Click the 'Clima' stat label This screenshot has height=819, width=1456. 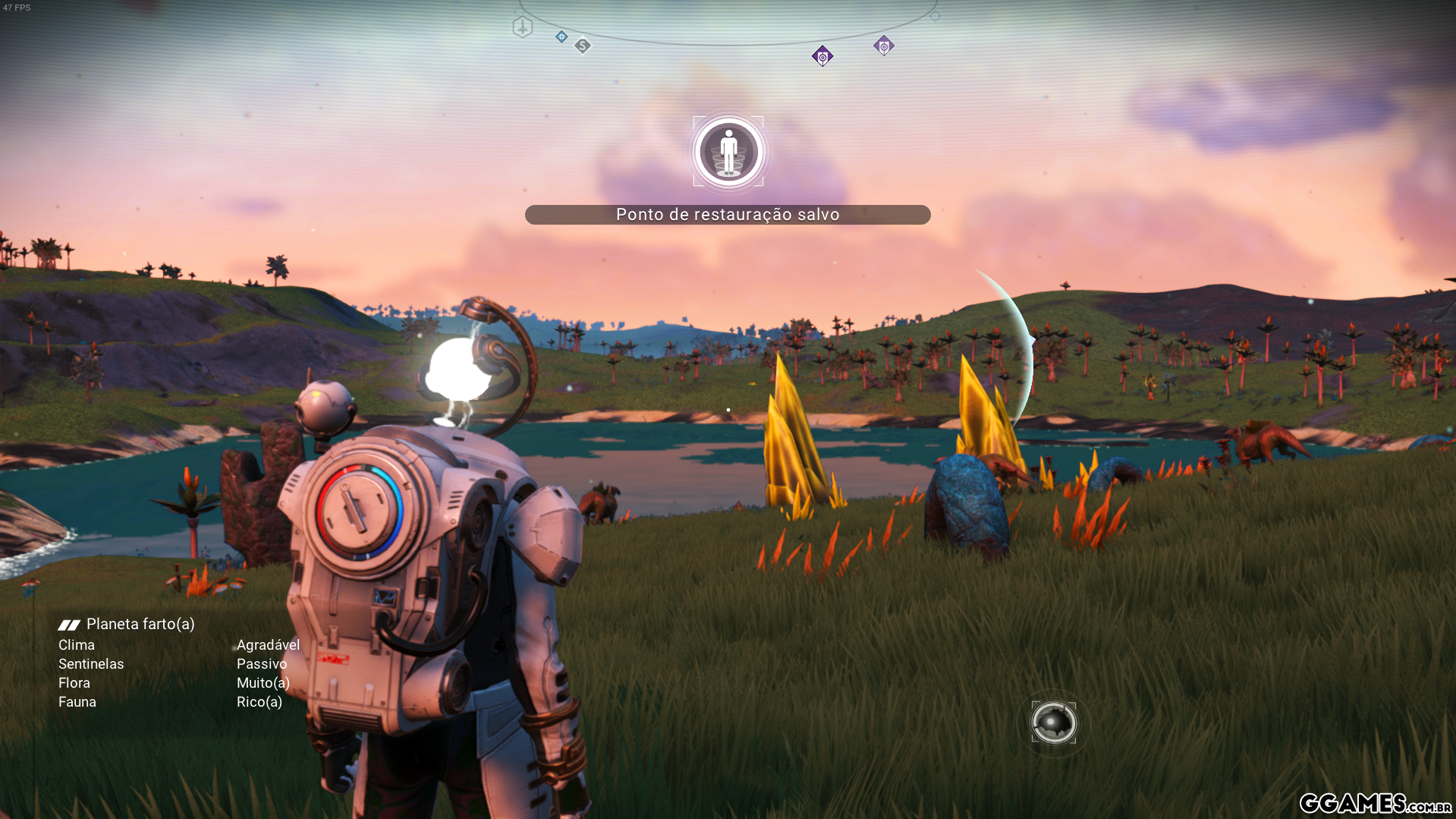tap(76, 644)
